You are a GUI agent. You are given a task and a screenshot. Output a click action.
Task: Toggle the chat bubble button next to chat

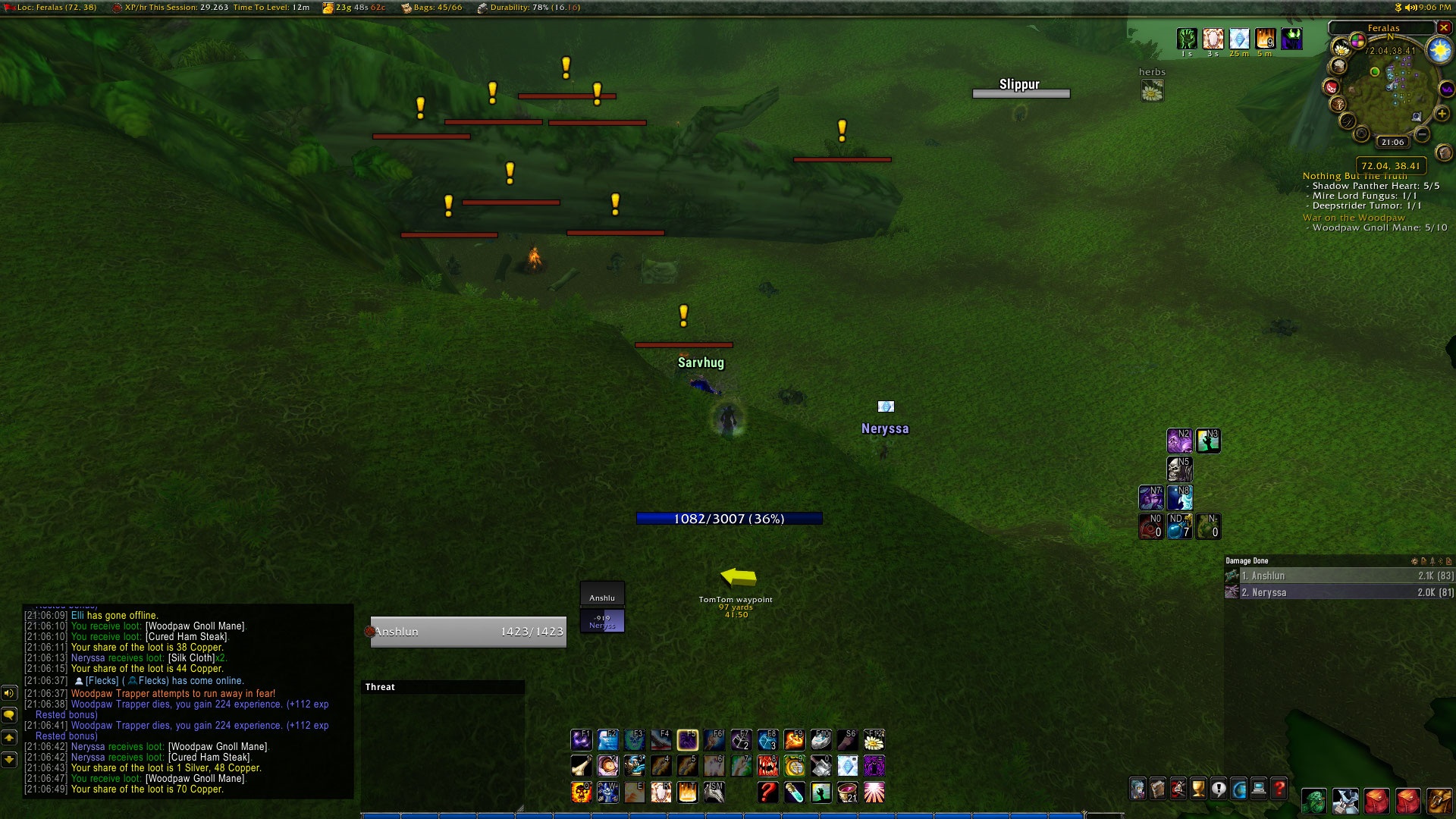pyautogui.click(x=9, y=715)
